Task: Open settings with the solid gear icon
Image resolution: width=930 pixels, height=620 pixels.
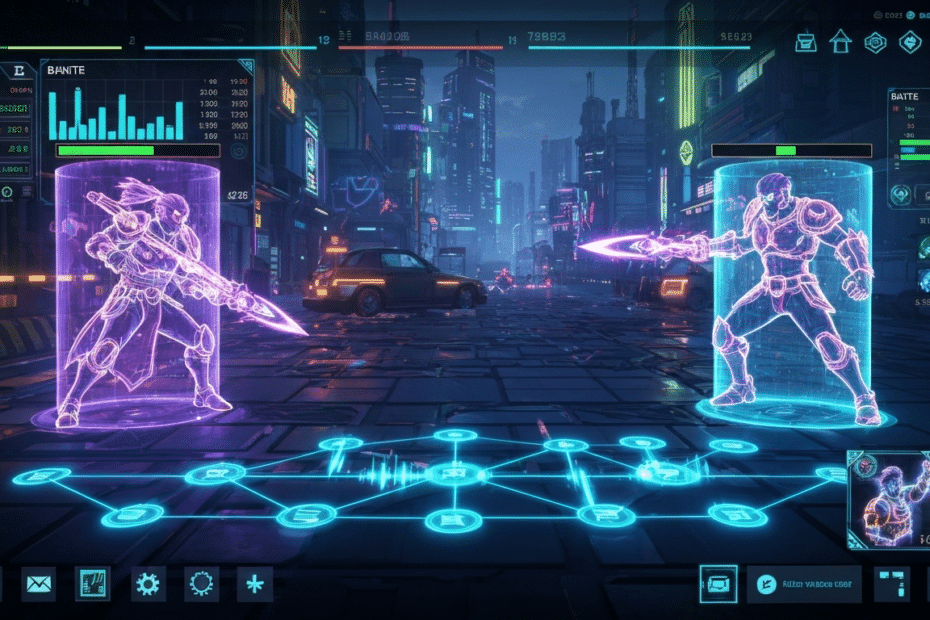Action: pos(148,583)
